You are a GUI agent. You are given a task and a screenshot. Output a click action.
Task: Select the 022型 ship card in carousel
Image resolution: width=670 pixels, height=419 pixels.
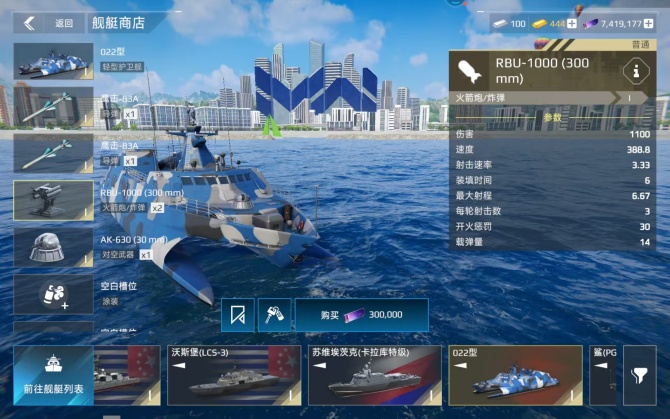(x=515, y=375)
